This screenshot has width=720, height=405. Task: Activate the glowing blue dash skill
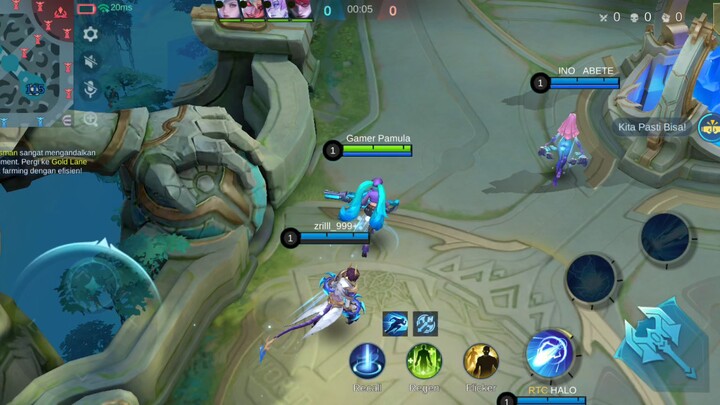(x=549, y=353)
